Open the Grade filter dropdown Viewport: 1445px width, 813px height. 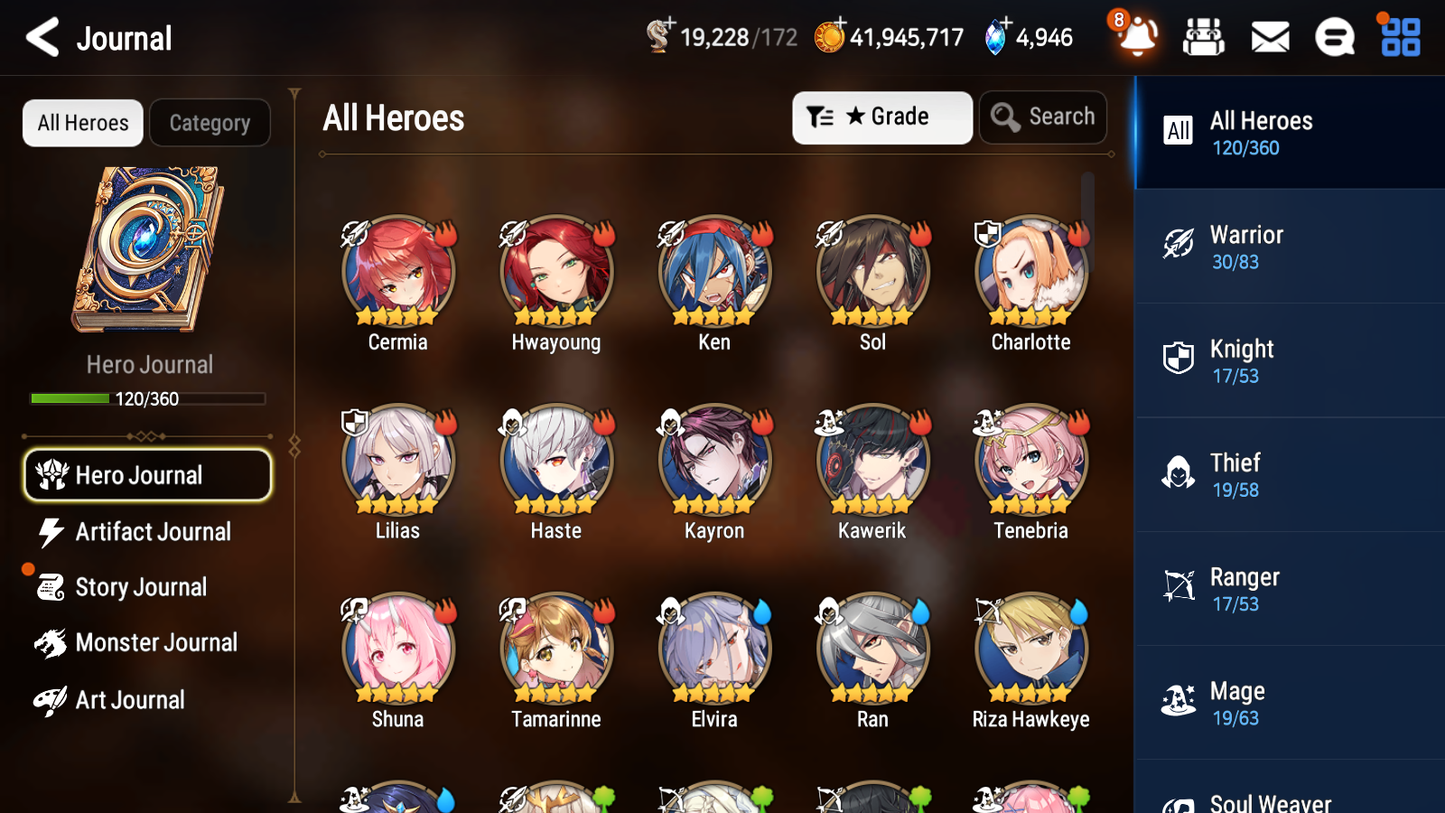(882, 117)
